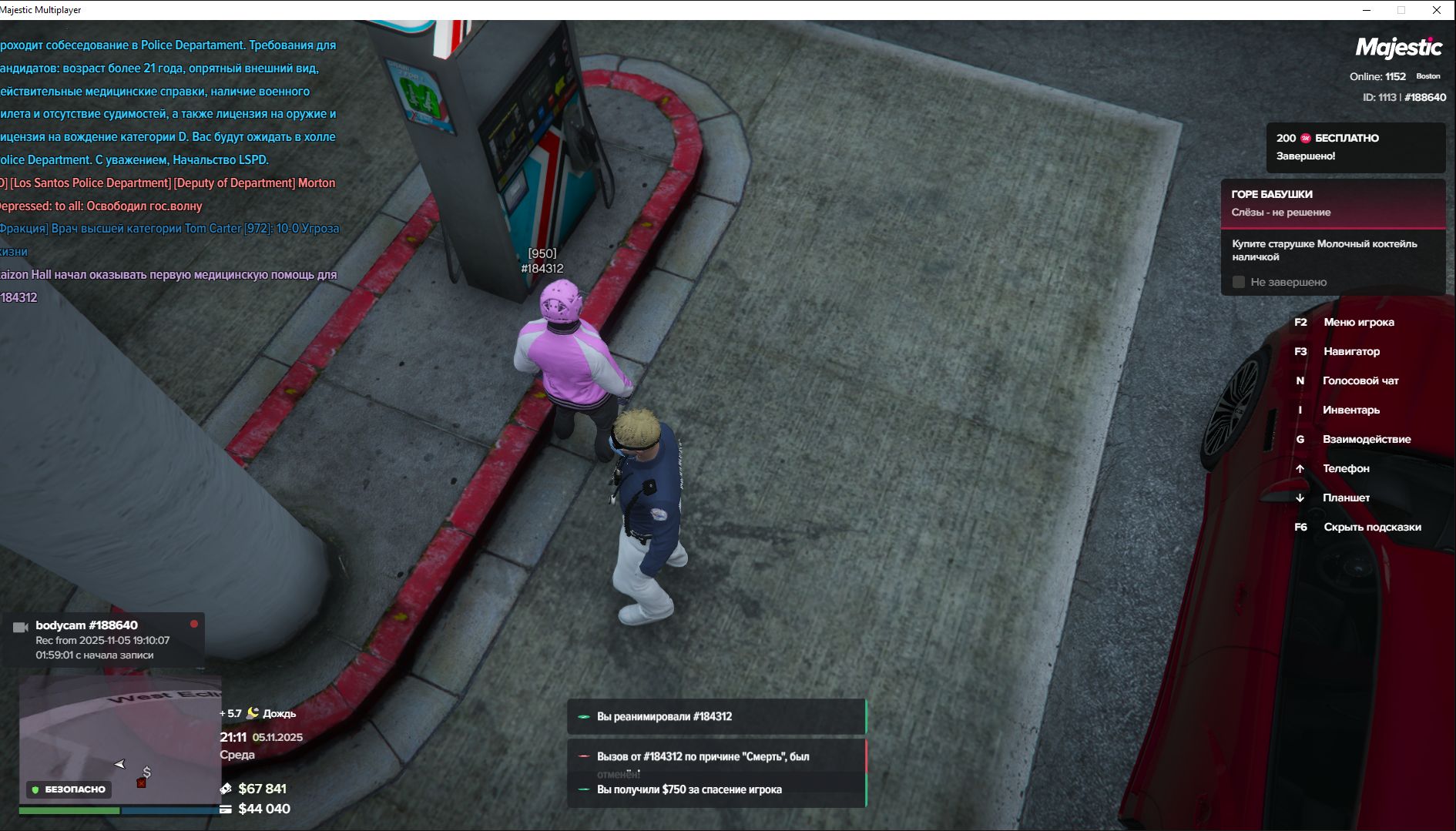
Task: Select the Вы реанимировали #184312 notification
Action: (x=716, y=716)
